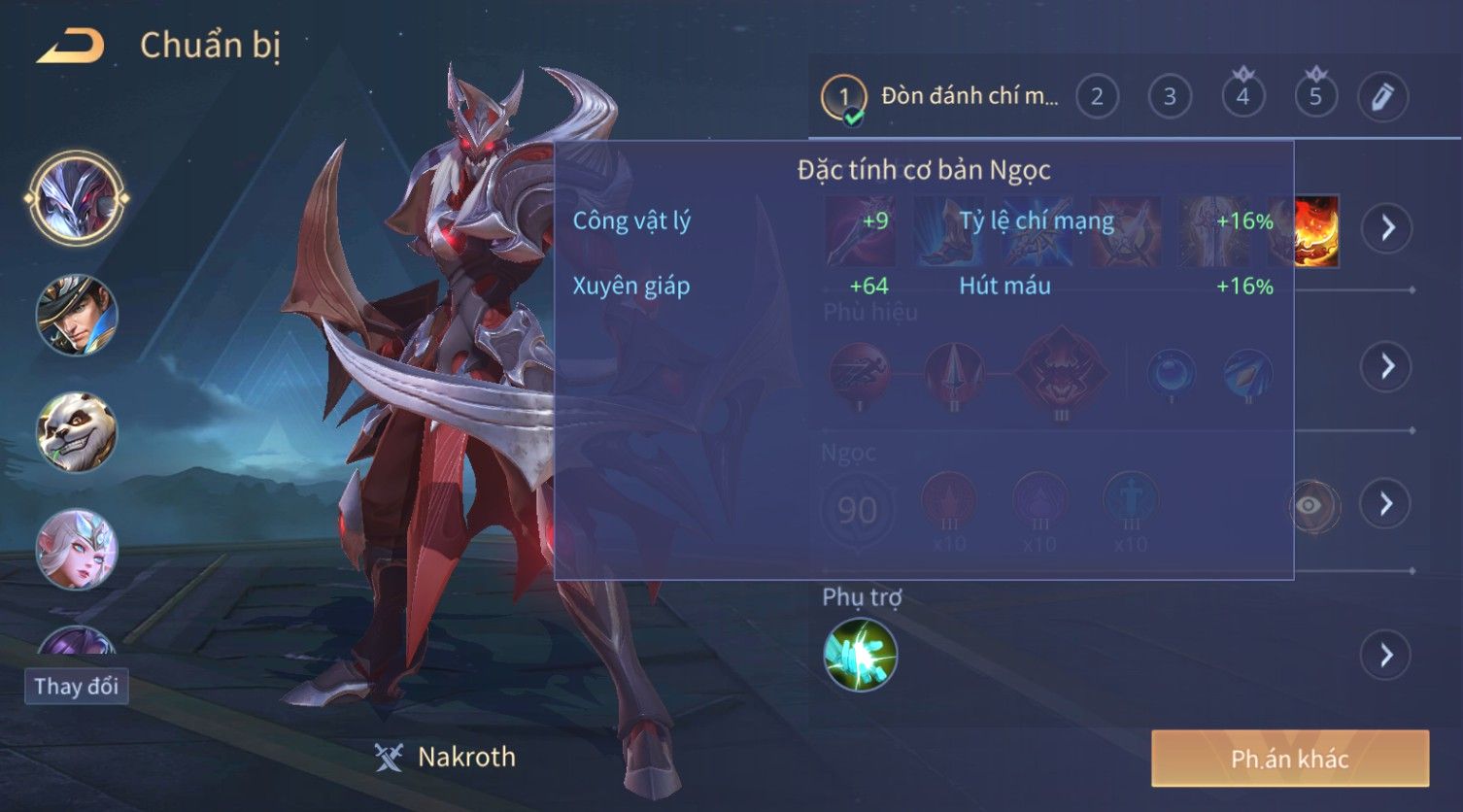The height and width of the screenshot is (812, 1463).
Task: Select preset 1 Đòn đánh chí mạng
Action: click(942, 97)
